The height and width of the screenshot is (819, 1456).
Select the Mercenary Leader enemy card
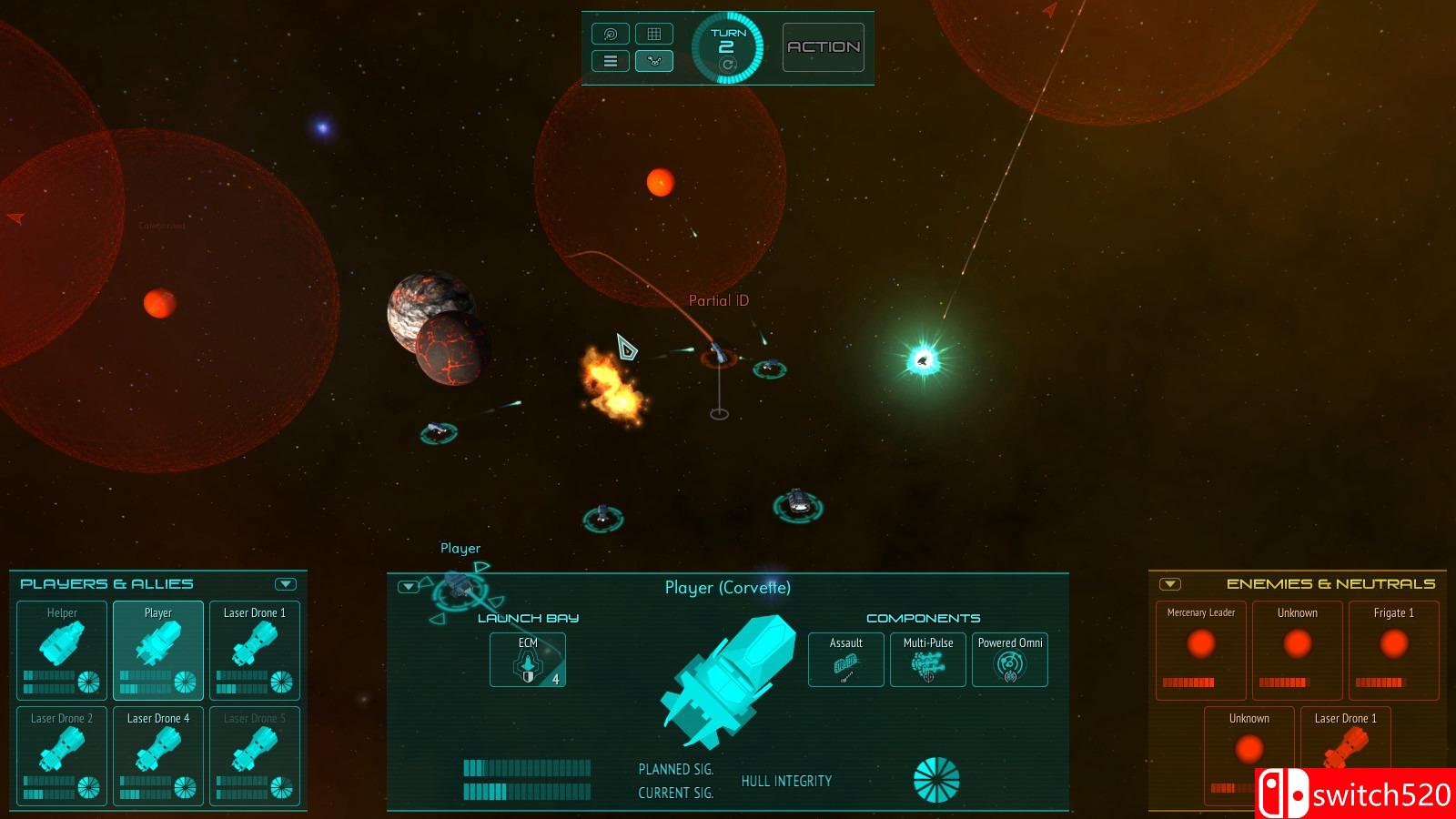pyautogui.click(x=1201, y=650)
